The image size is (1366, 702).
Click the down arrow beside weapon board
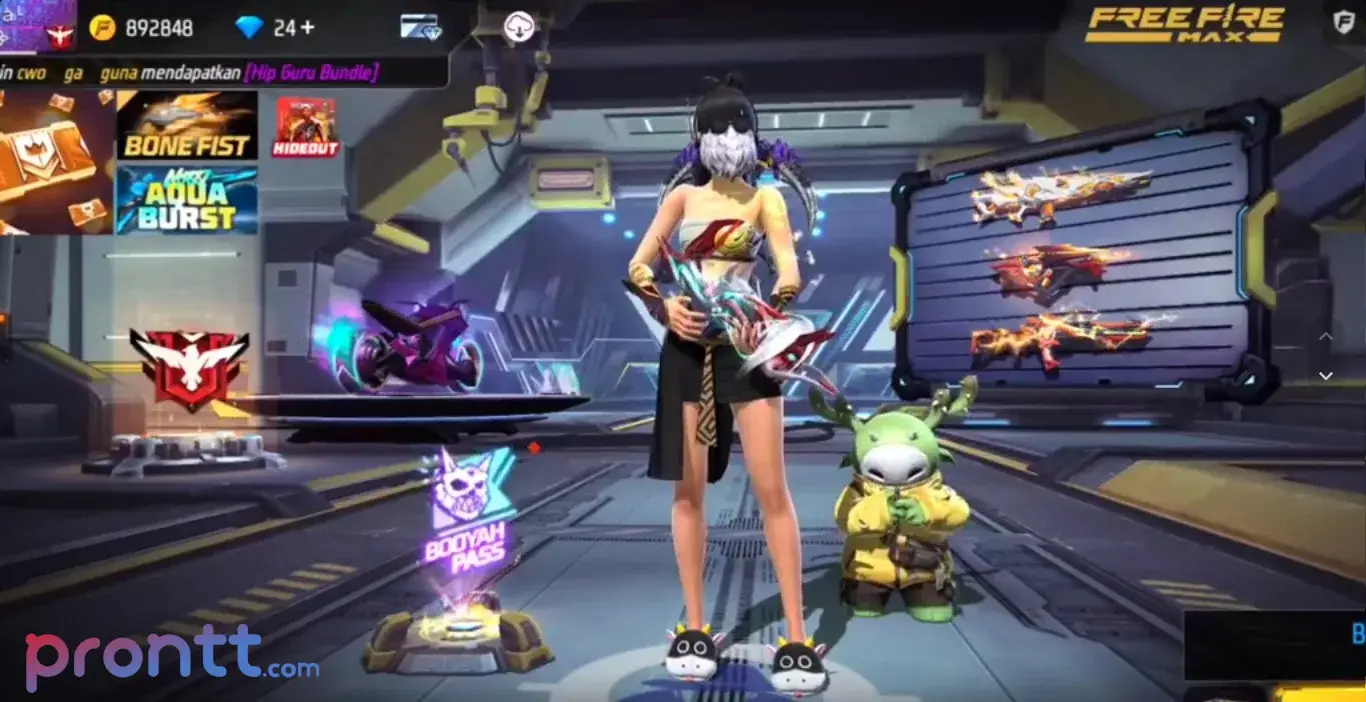(x=1326, y=376)
